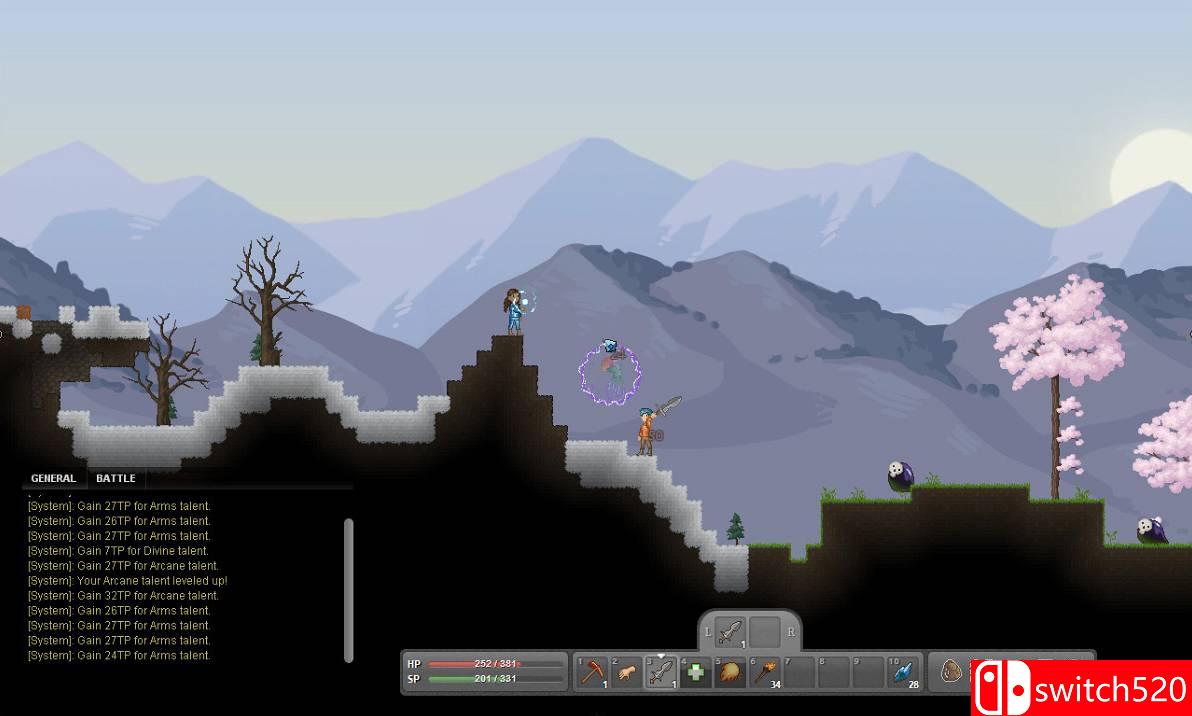Click the empty right-hand equipment slot
Image resolution: width=1192 pixels, height=716 pixels.
[x=765, y=632]
